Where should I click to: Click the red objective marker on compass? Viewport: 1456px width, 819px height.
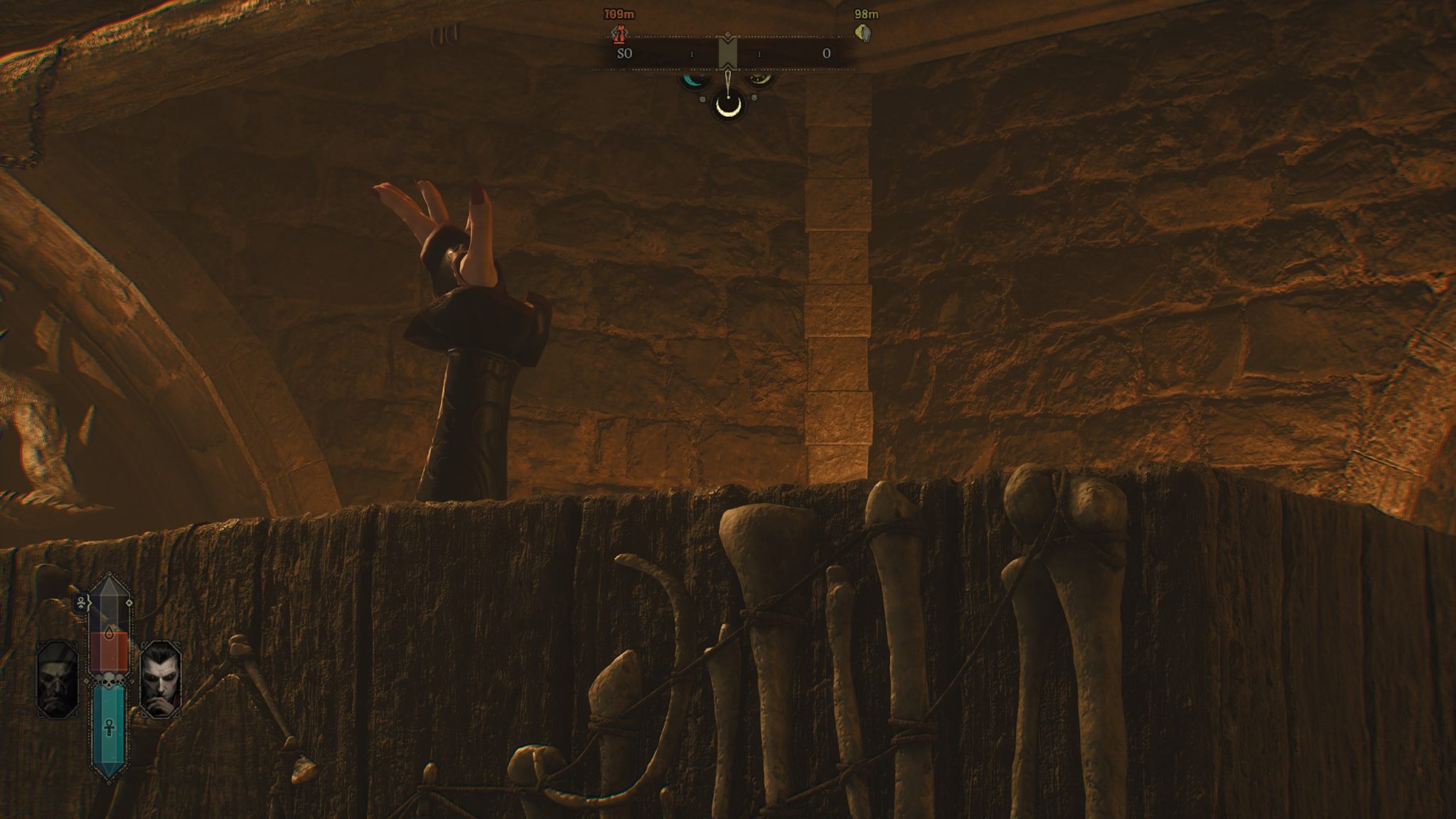pyautogui.click(x=621, y=32)
